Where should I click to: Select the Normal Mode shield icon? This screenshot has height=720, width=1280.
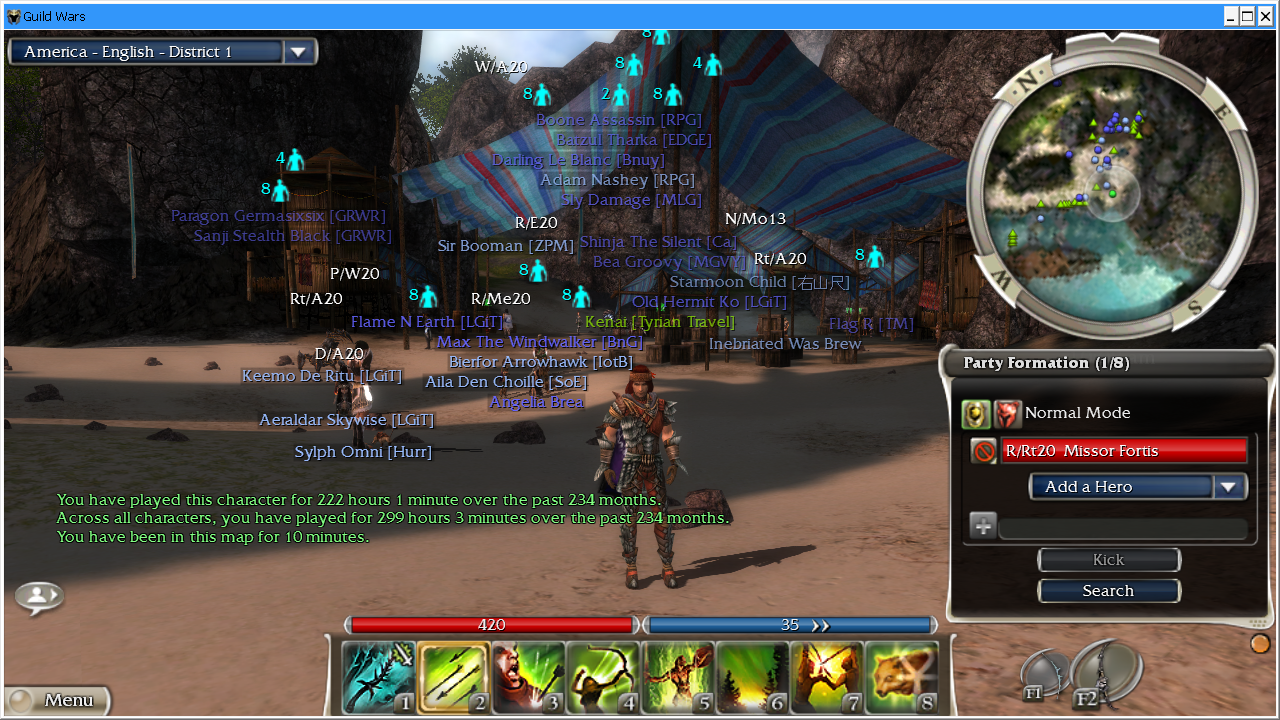[x=976, y=413]
